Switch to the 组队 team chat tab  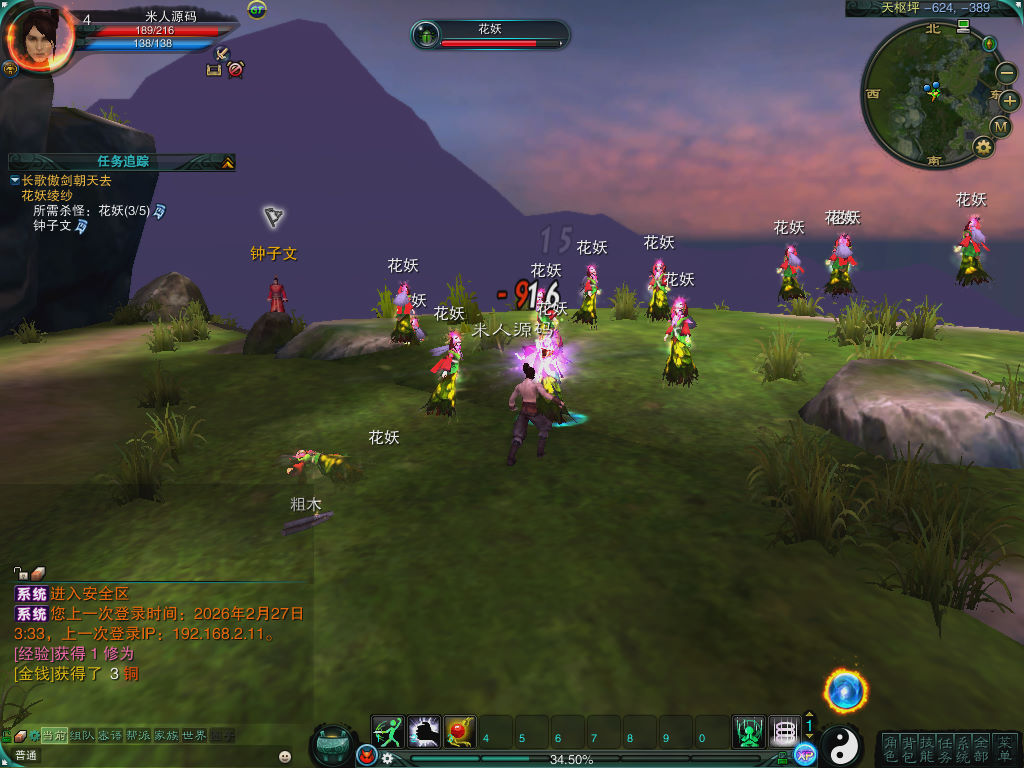click(x=82, y=735)
